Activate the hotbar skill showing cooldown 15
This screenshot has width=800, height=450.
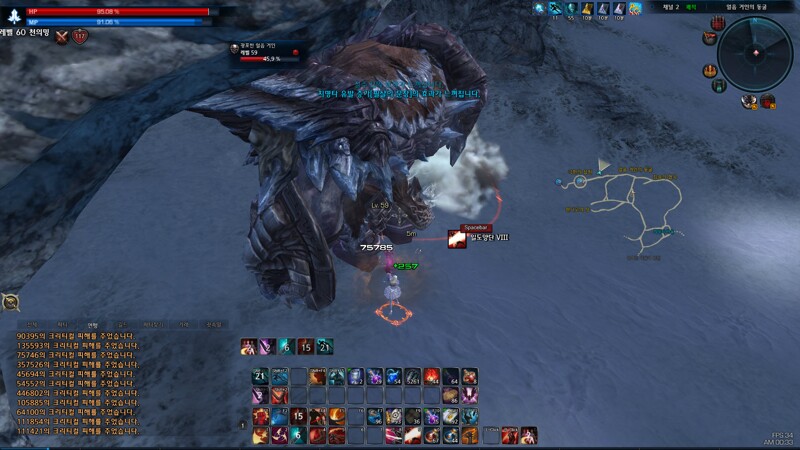[298, 416]
